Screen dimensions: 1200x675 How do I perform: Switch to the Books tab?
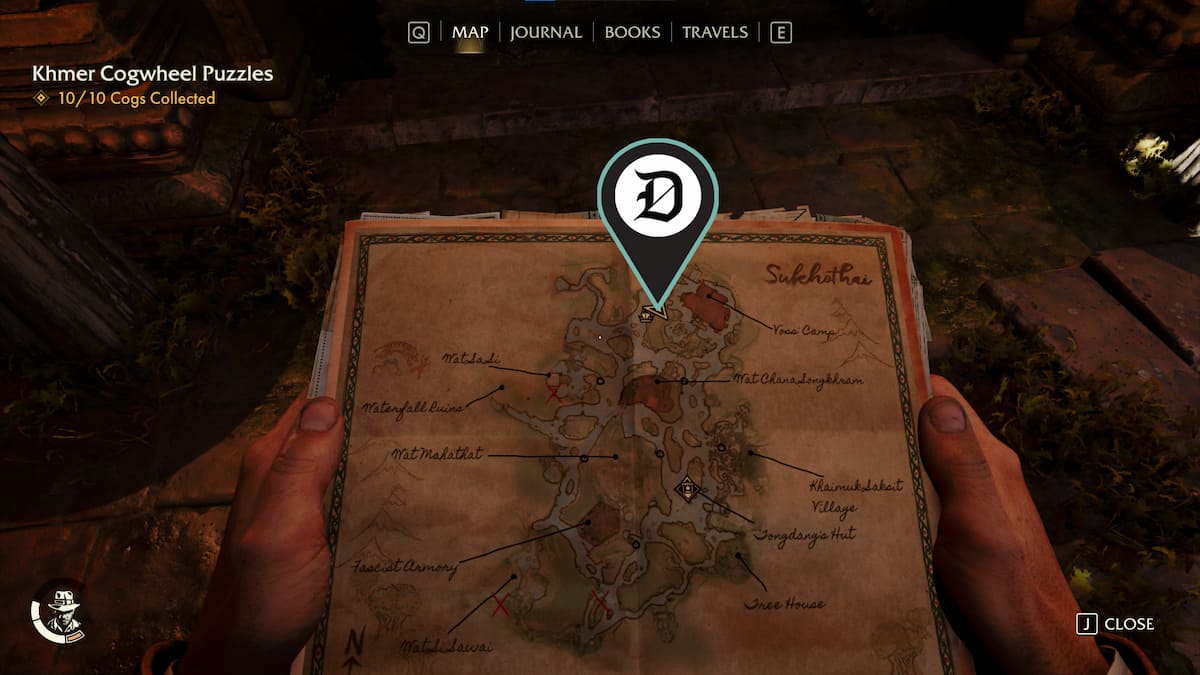[632, 32]
